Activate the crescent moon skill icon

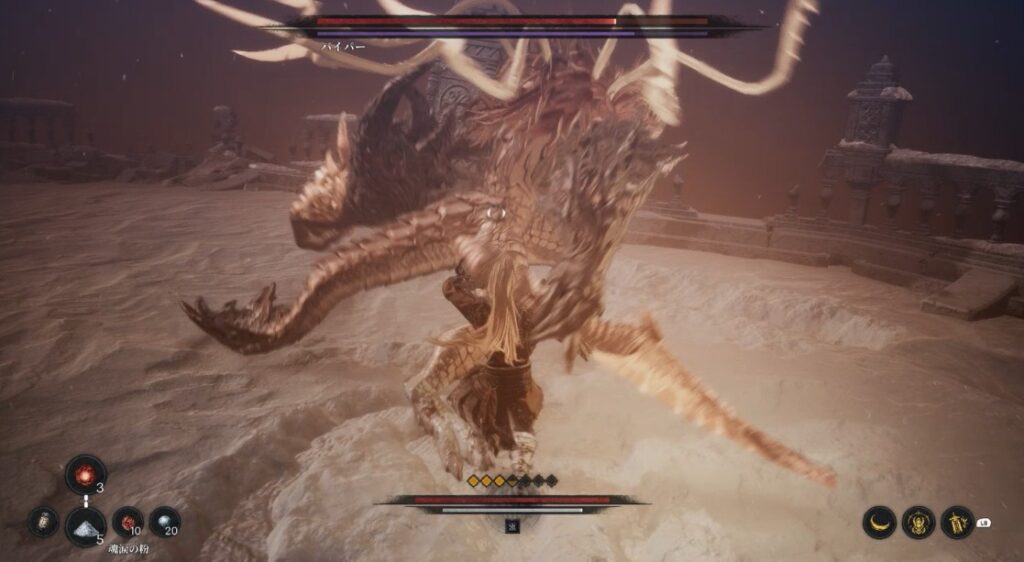click(880, 522)
